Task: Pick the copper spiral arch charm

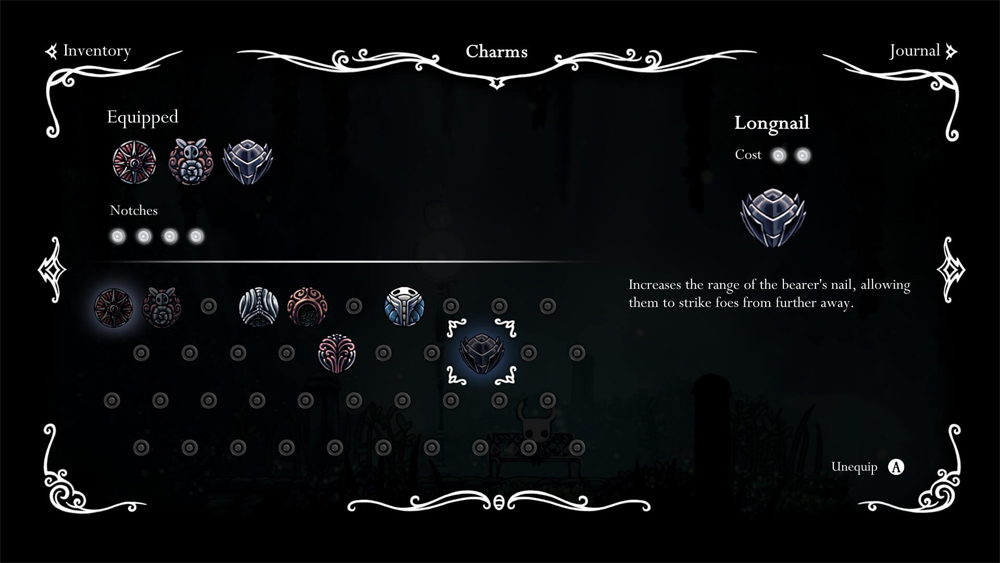Action: 307,306
